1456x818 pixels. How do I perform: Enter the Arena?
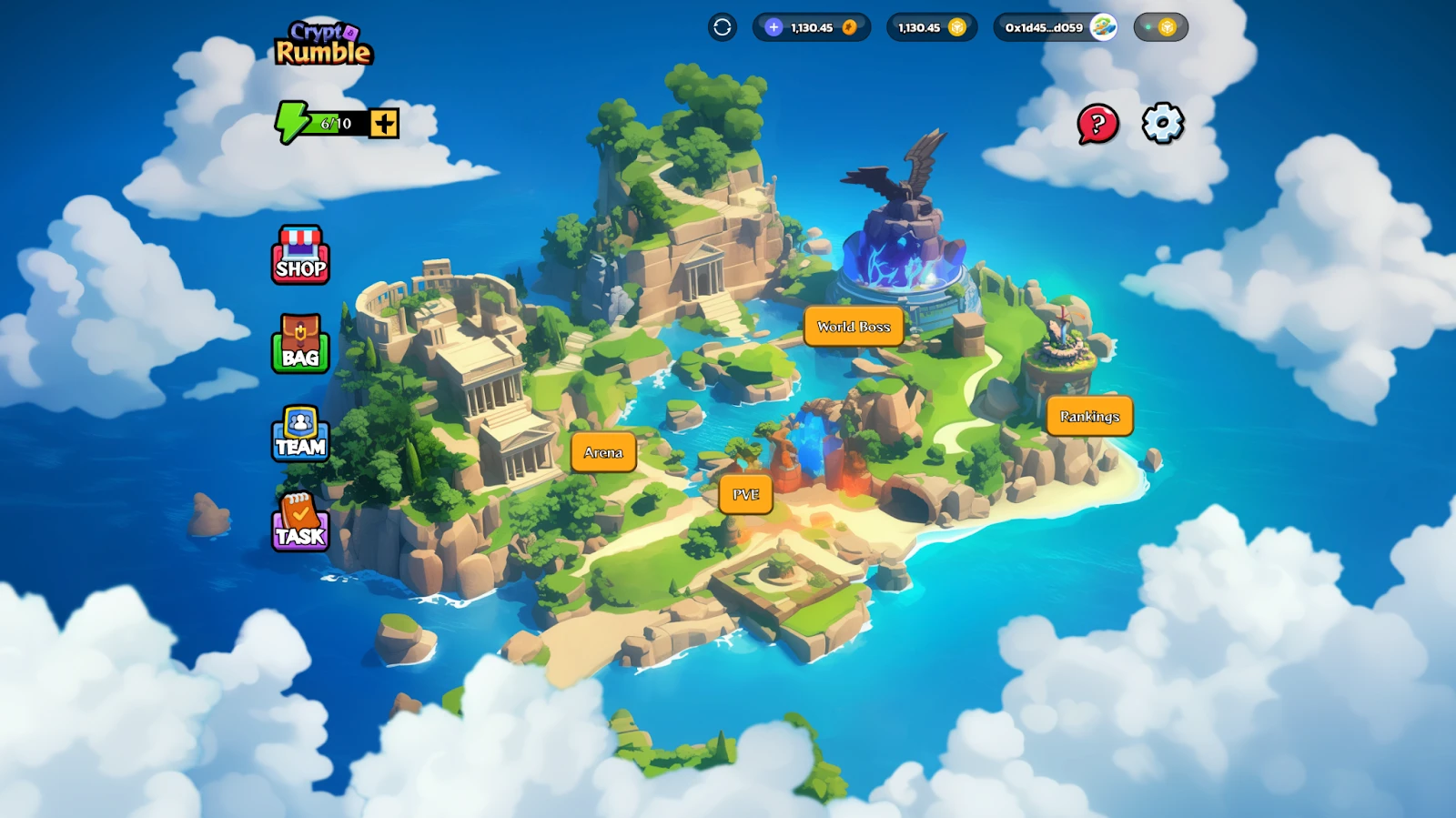[603, 452]
